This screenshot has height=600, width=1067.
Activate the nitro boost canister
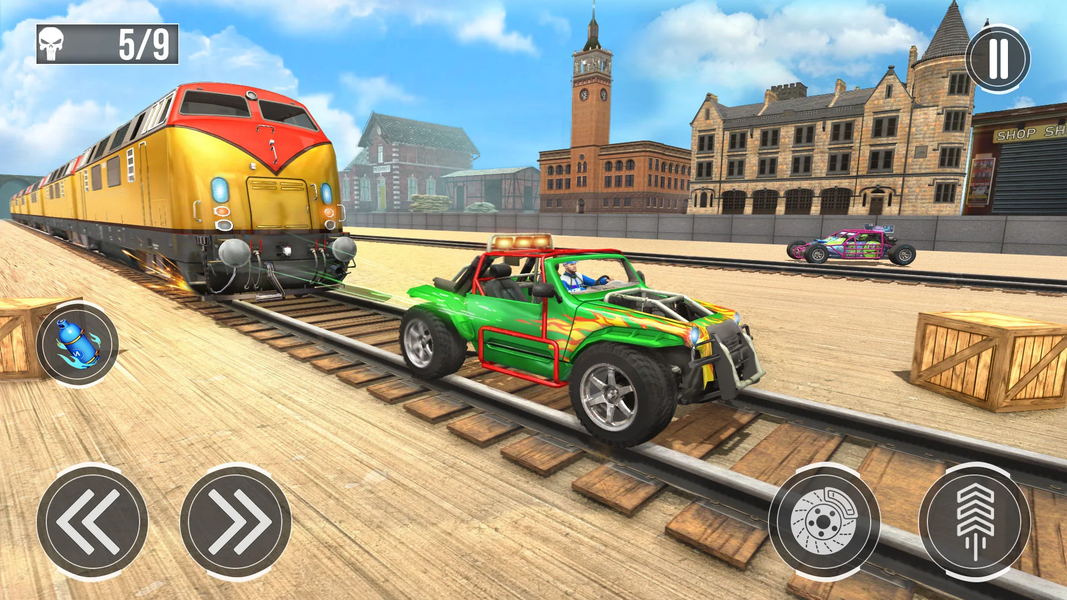point(77,344)
